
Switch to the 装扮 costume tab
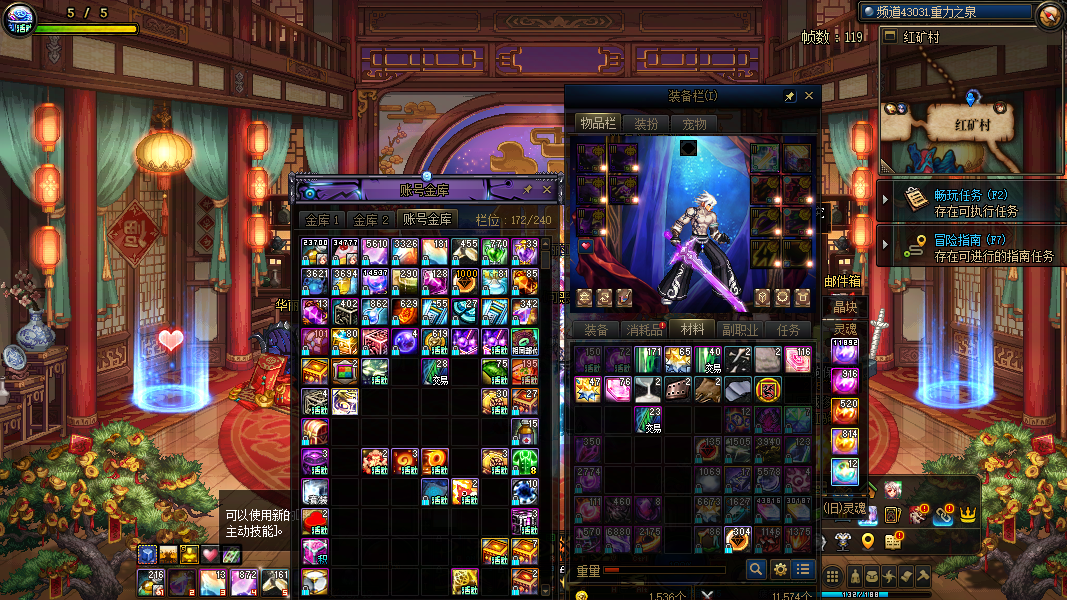(x=646, y=124)
